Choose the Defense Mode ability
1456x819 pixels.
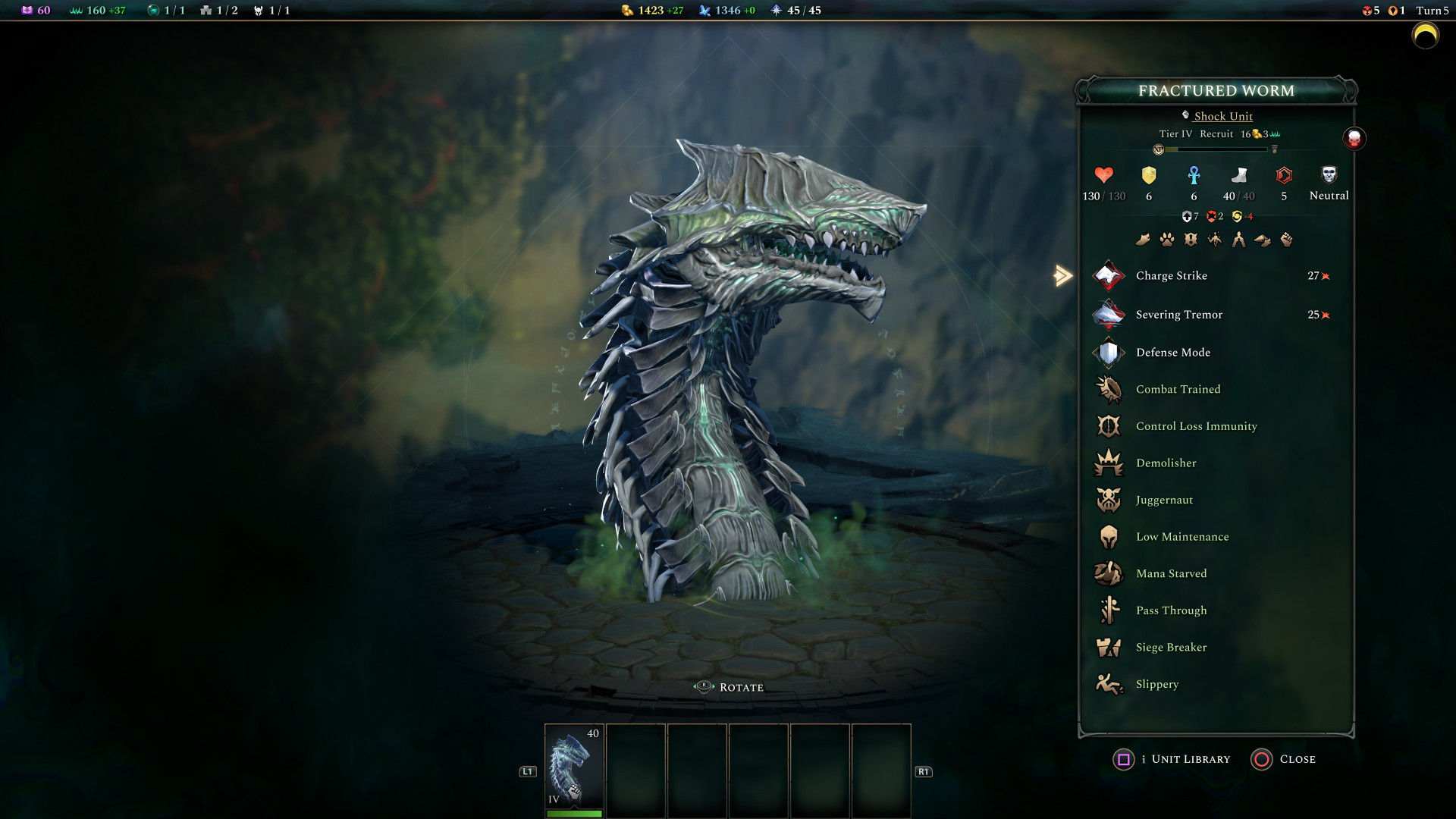(x=1172, y=353)
